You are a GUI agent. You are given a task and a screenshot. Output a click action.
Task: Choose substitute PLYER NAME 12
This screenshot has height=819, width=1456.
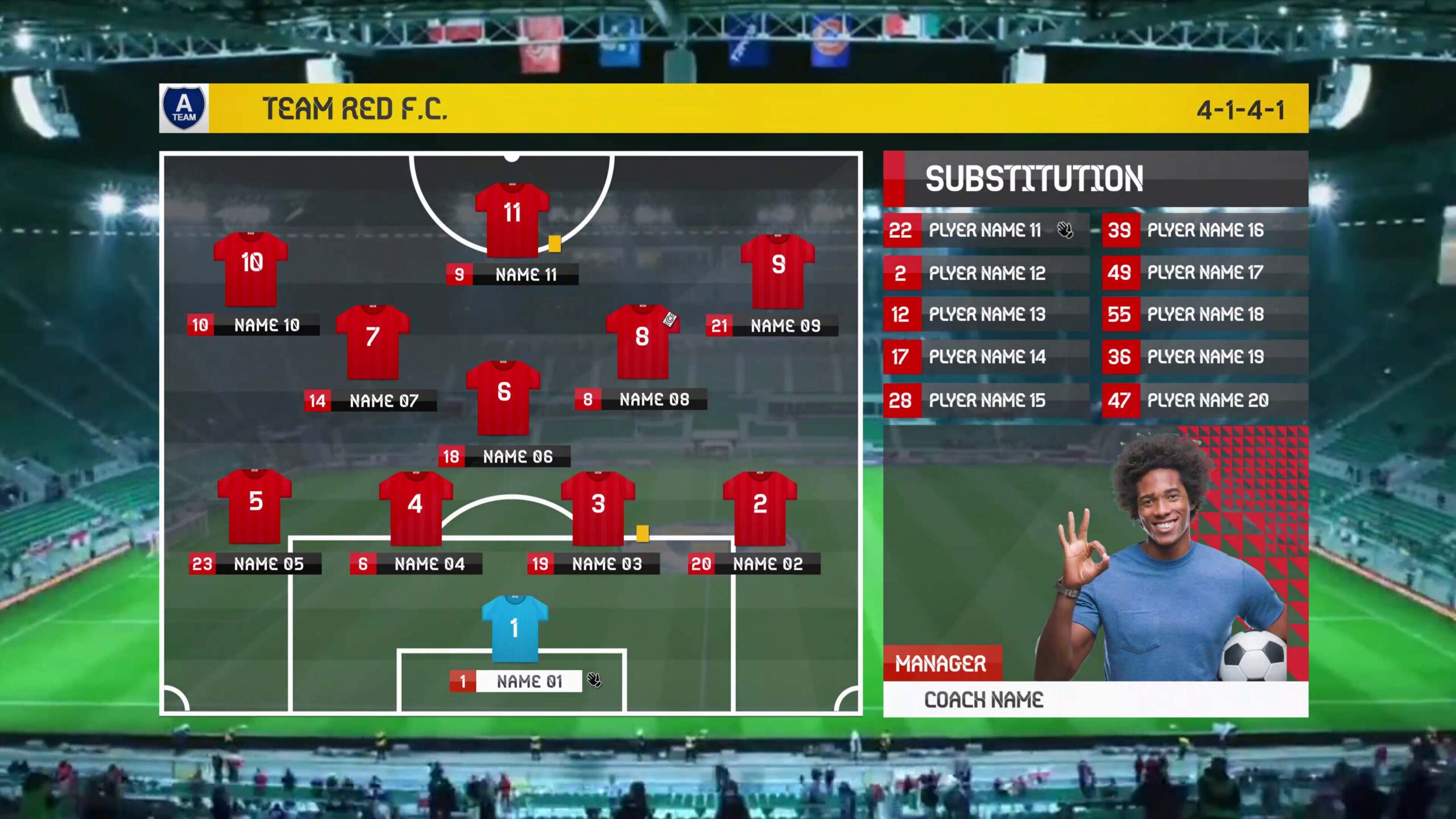point(986,274)
